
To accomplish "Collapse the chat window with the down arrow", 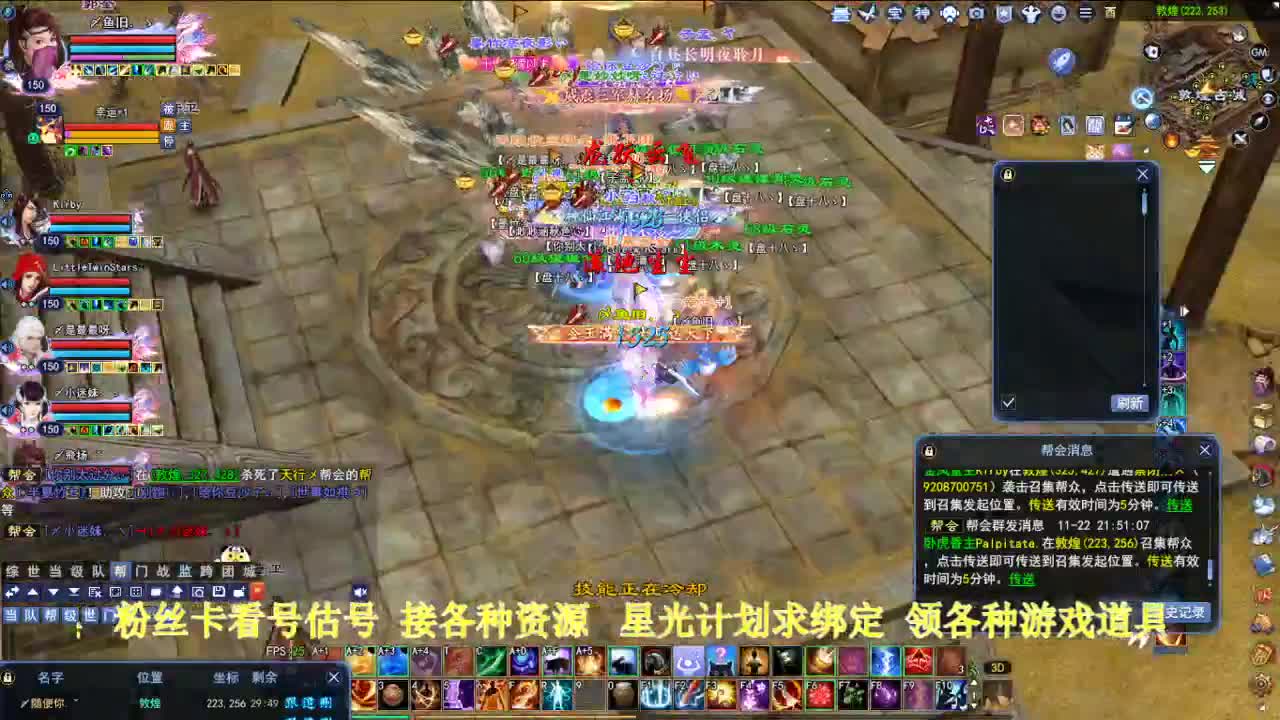I will coord(52,591).
